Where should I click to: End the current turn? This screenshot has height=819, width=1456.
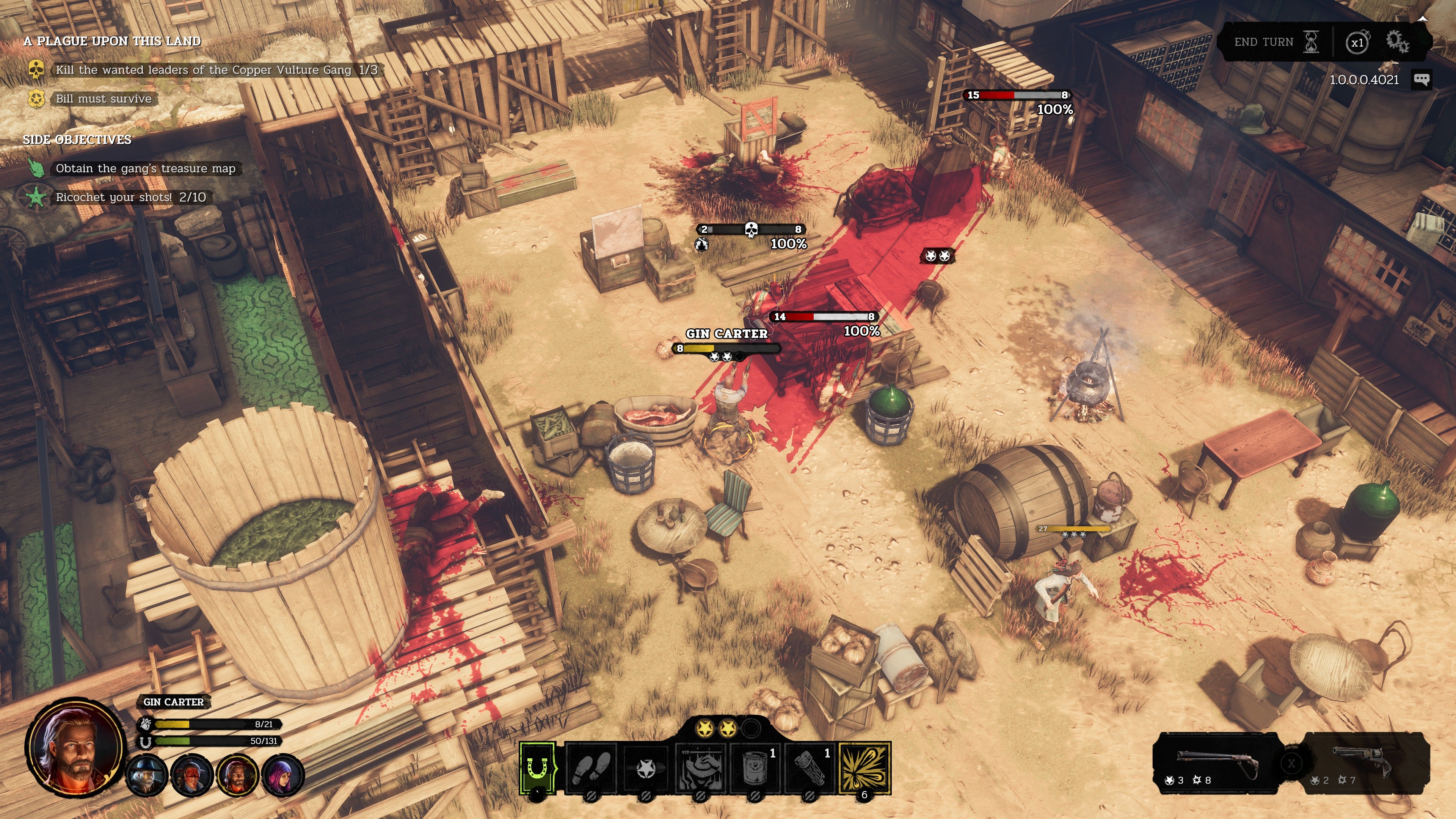[1274, 42]
